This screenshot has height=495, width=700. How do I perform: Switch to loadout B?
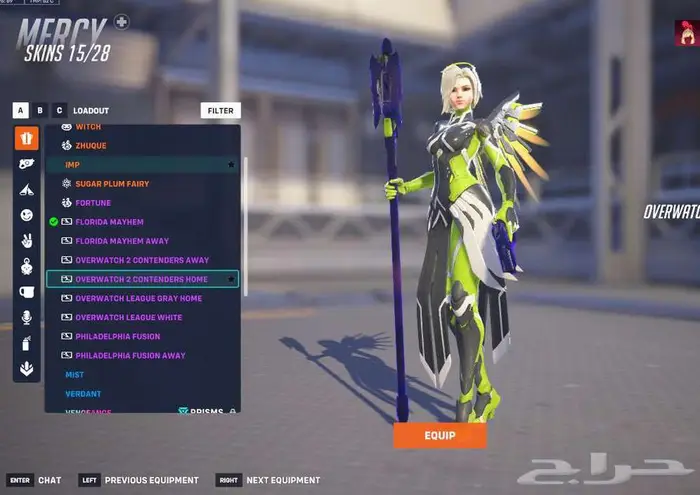(40, 111)
